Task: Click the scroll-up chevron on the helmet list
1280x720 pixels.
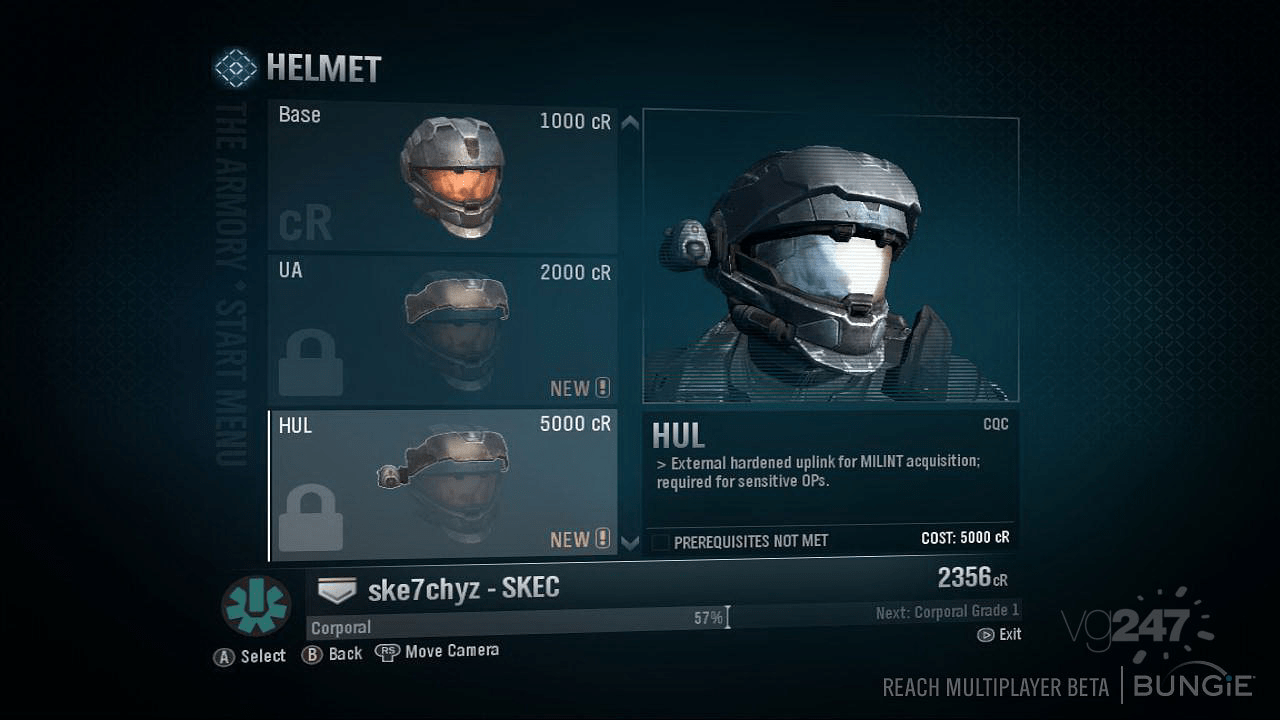Action: coord(630,126)
